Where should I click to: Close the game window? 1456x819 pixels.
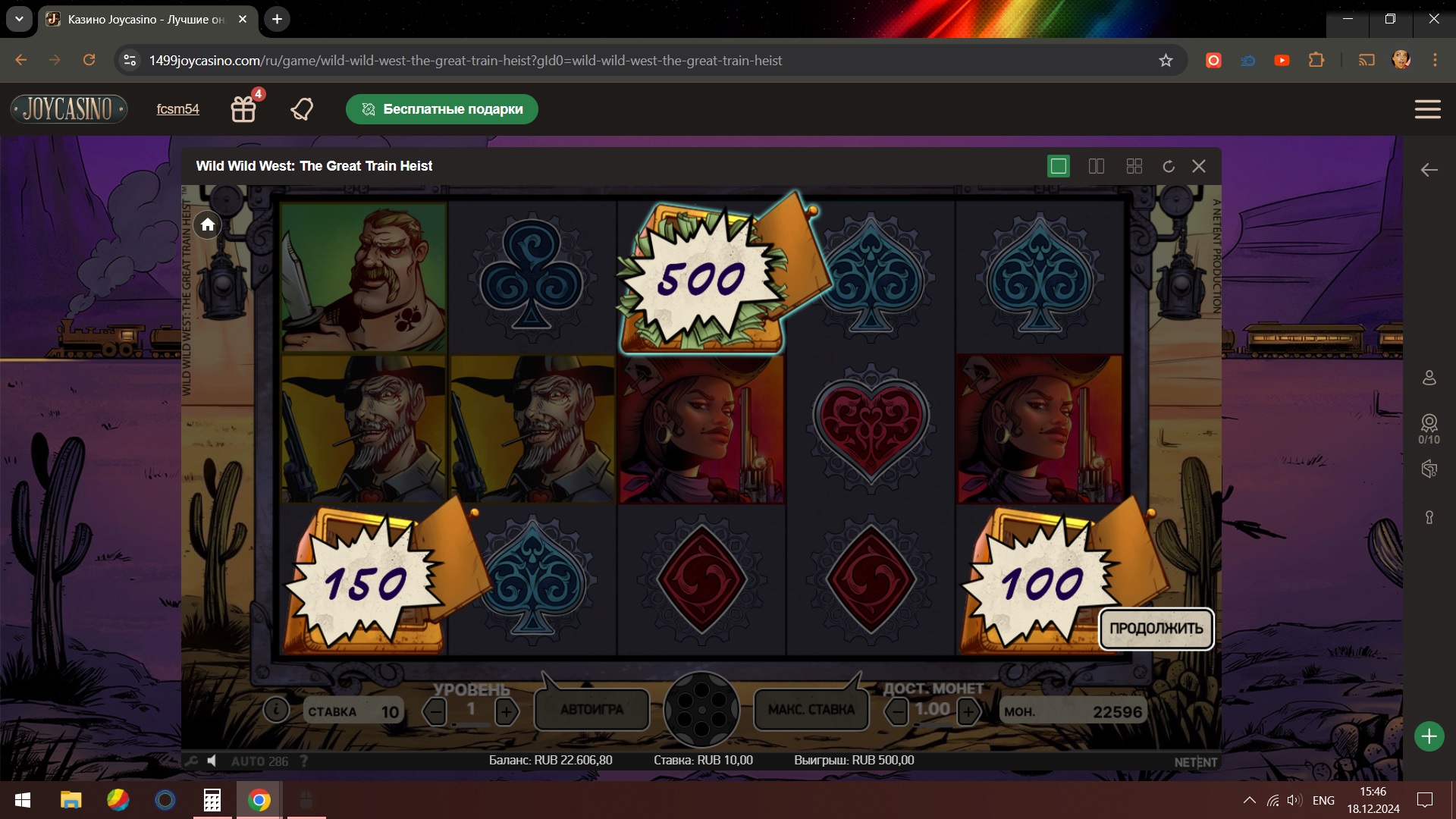(1199, 166)
